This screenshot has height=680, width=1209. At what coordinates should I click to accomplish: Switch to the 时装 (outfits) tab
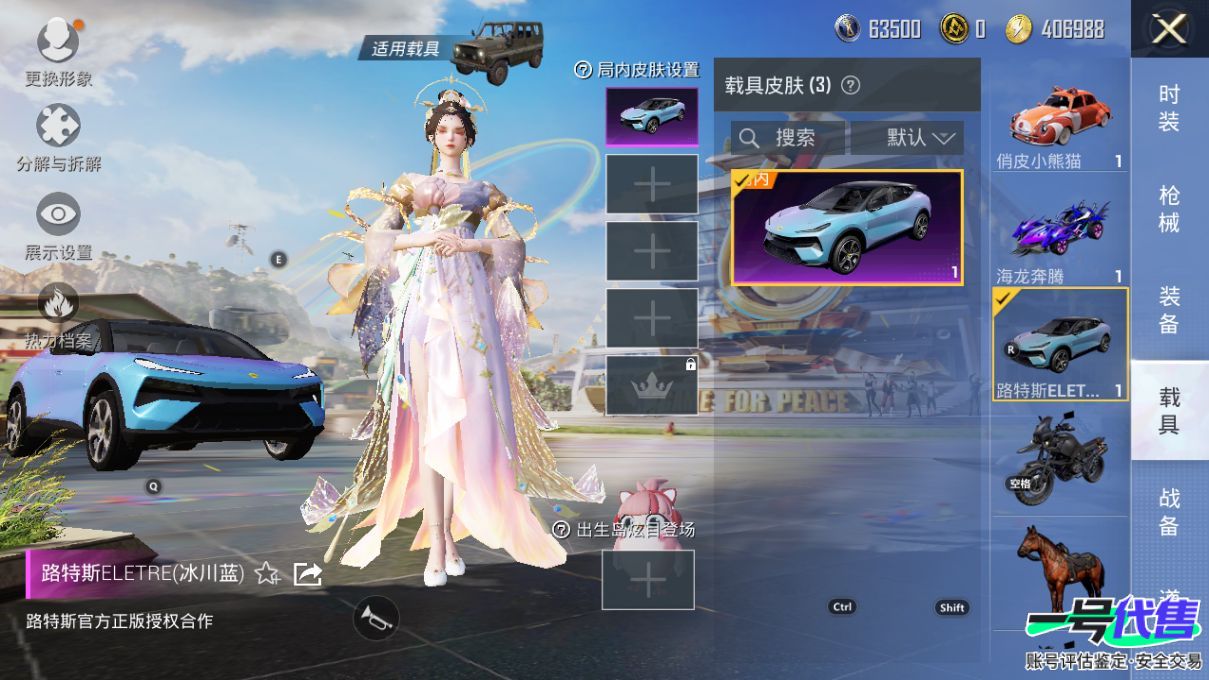tap(1169, 108)
